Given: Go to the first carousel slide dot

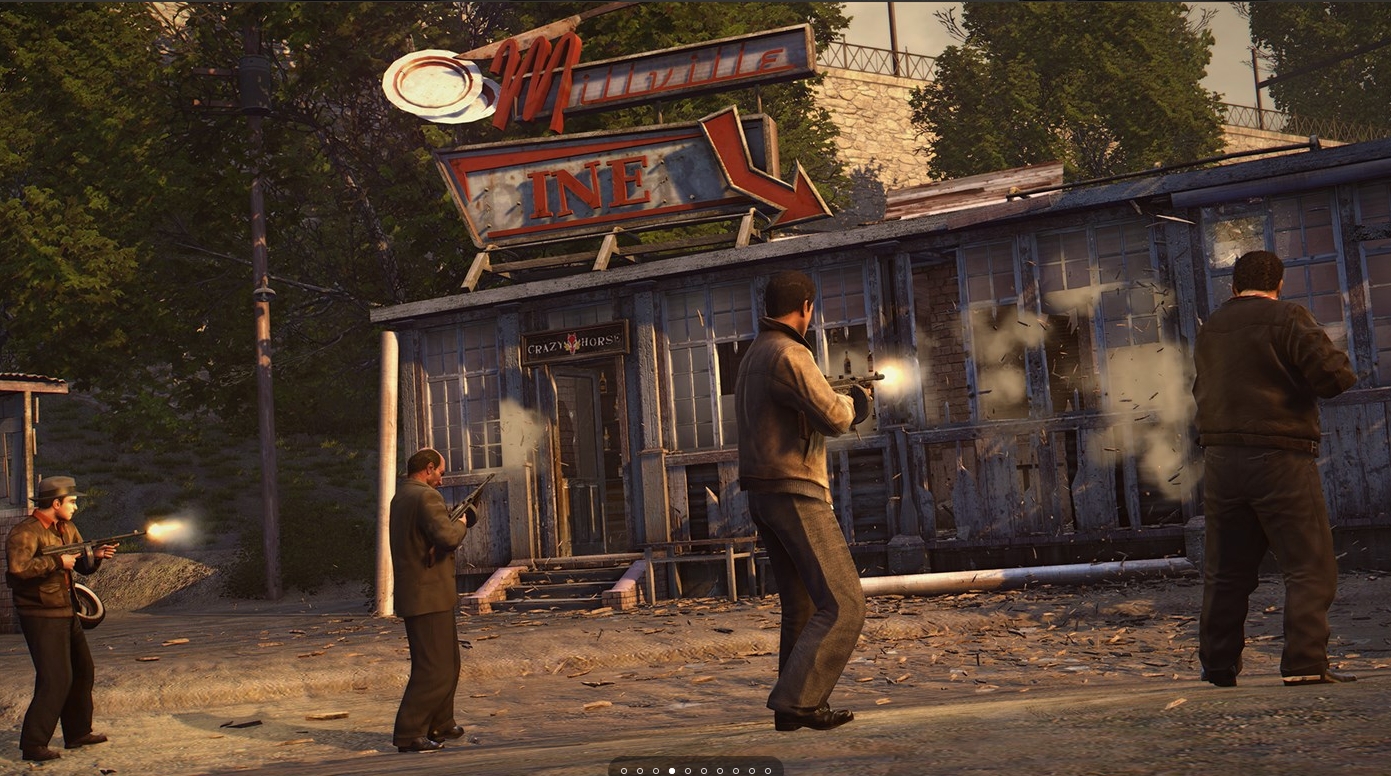Looking at the screenshot, I should [624, 771].
